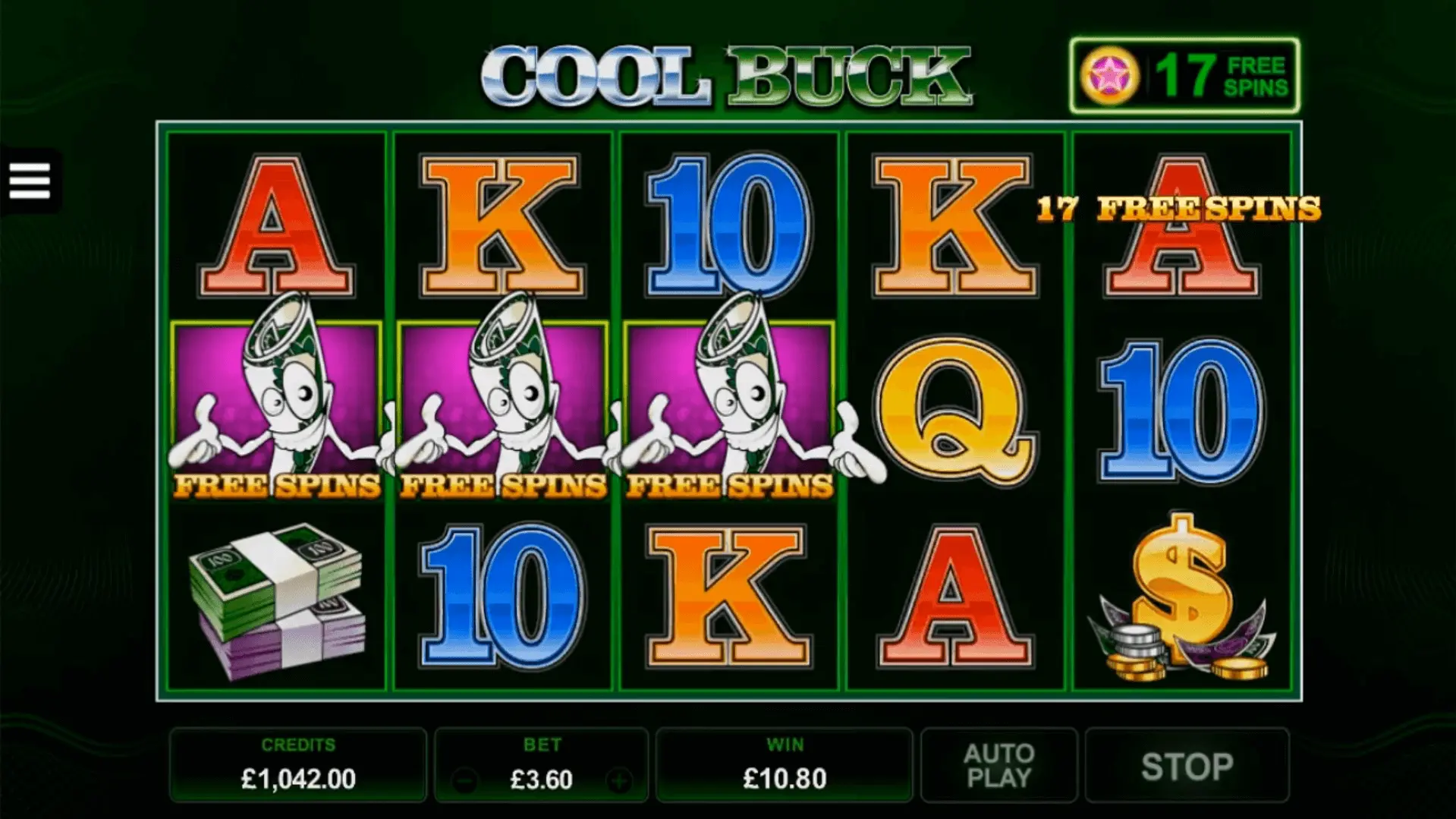Stop the spinning reels
Screen dimensions: 1456x819
(1187, 766)
